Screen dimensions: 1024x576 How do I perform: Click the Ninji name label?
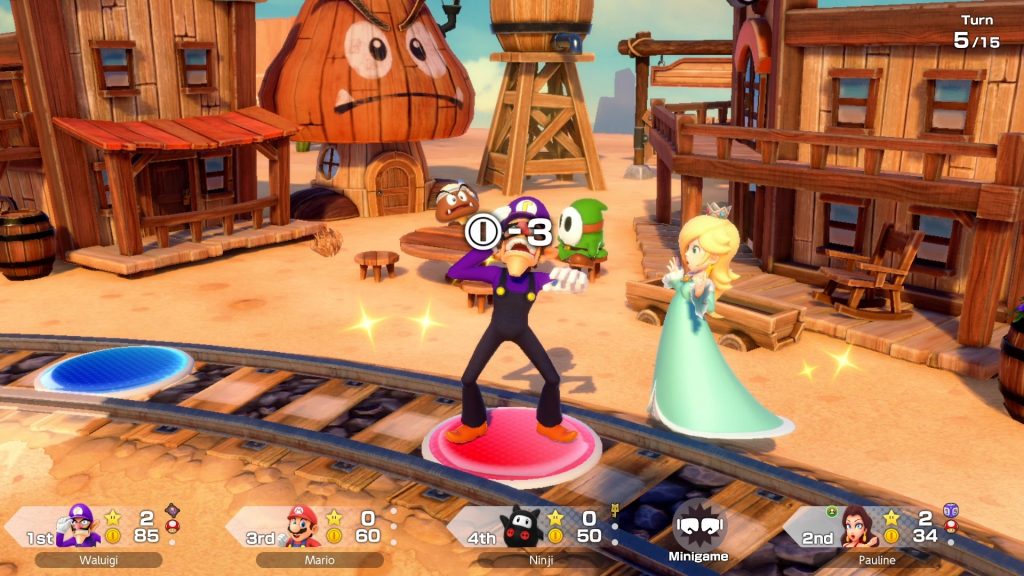[x=541, y=560]
